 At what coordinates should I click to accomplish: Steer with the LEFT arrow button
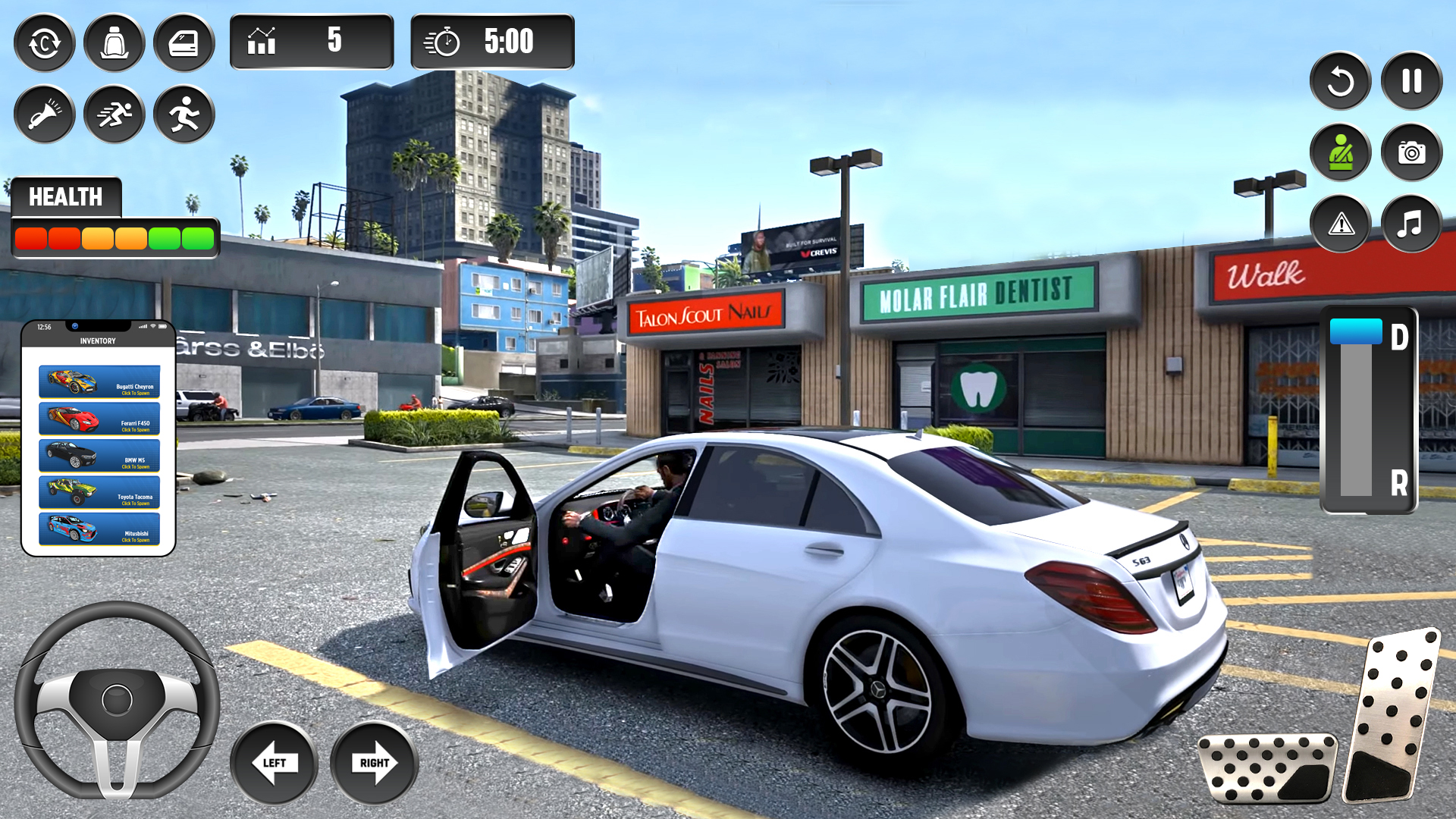tap(274, 763)
